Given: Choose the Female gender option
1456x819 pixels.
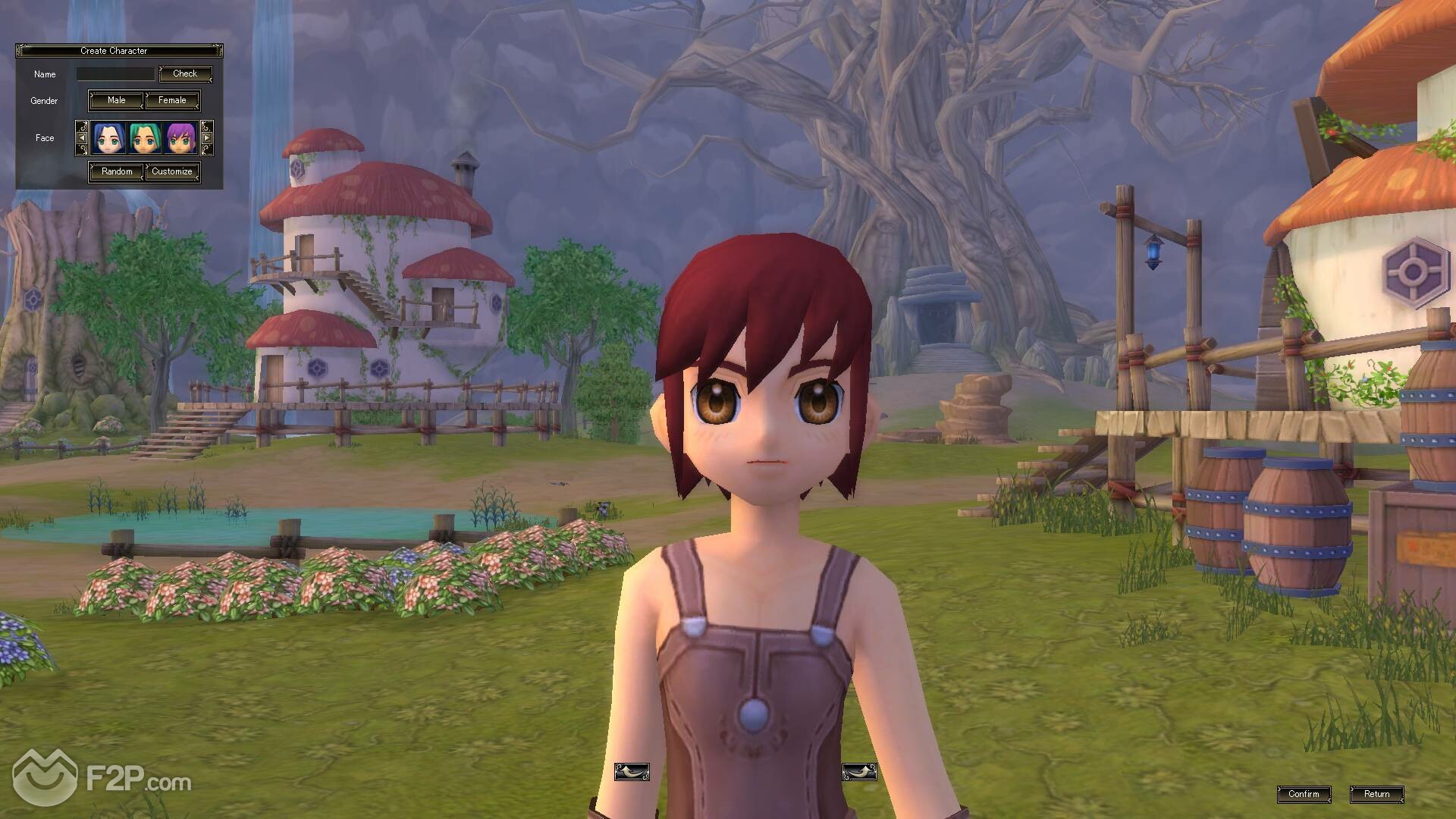Looking at the screenshot, I should [x=172, y=100].
